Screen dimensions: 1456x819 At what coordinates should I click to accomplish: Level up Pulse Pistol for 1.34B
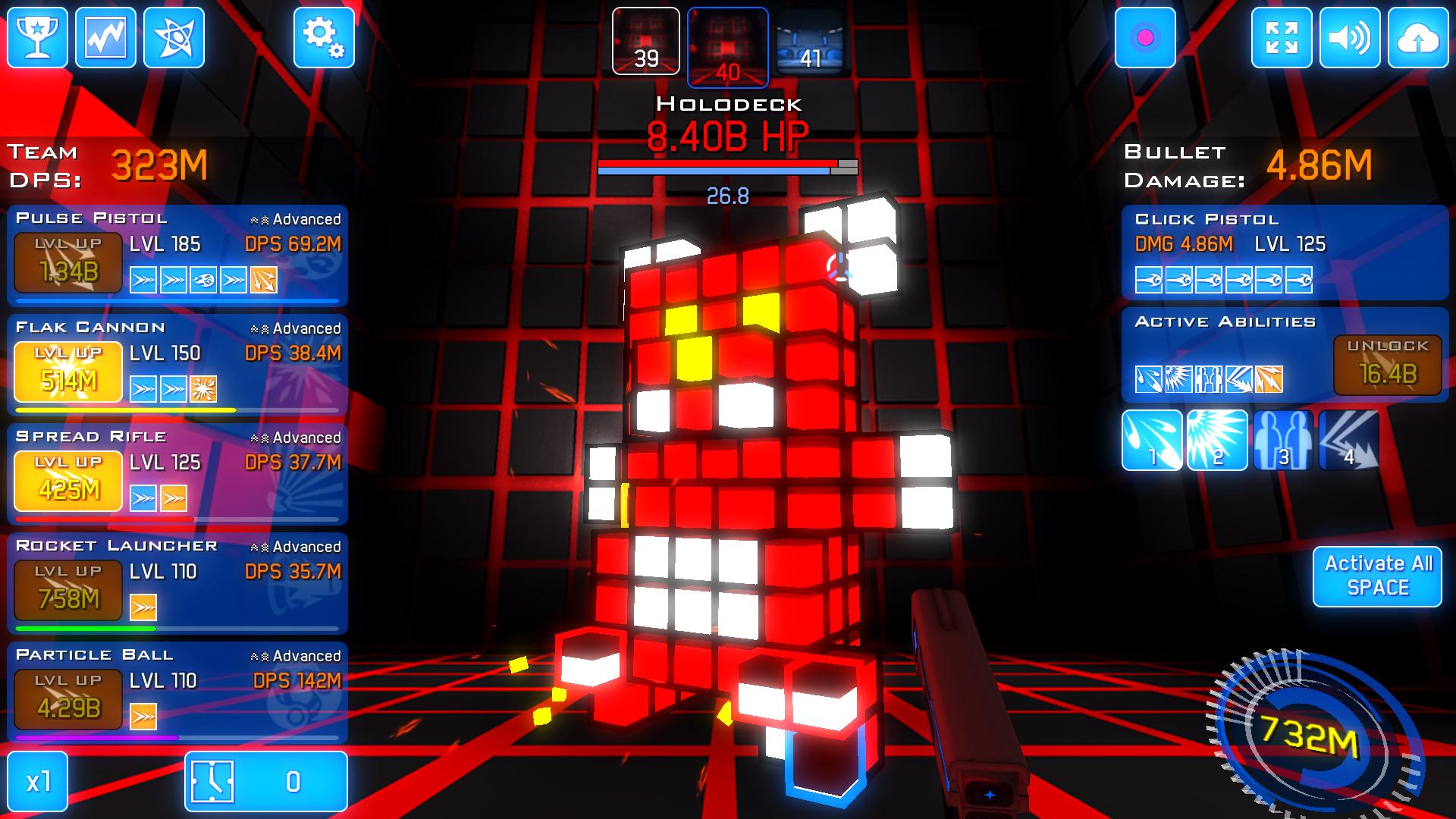(x=68, y=262)
